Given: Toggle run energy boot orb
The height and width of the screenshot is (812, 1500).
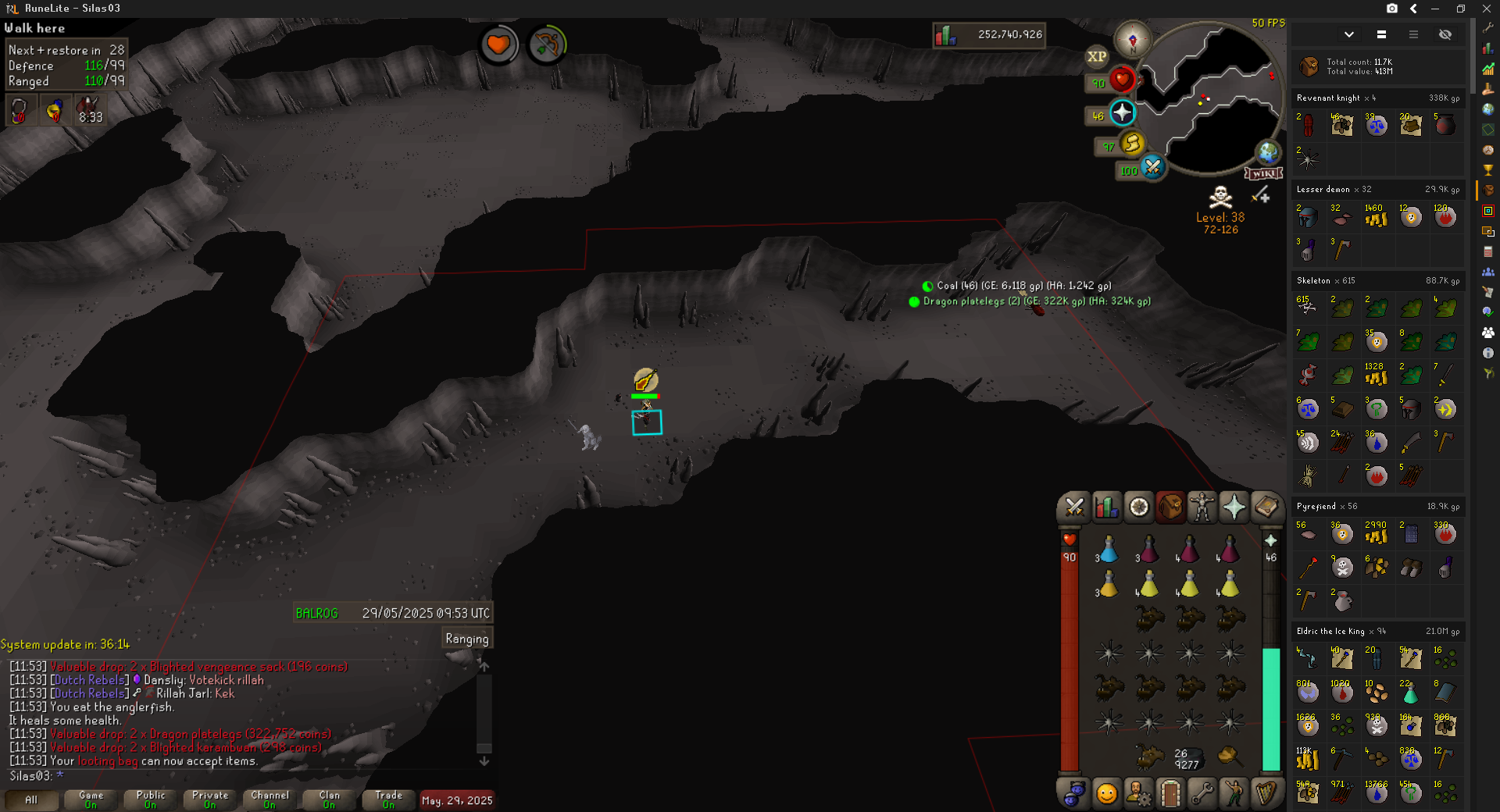Looking at the screenshot, I should tap(1132, 143).
